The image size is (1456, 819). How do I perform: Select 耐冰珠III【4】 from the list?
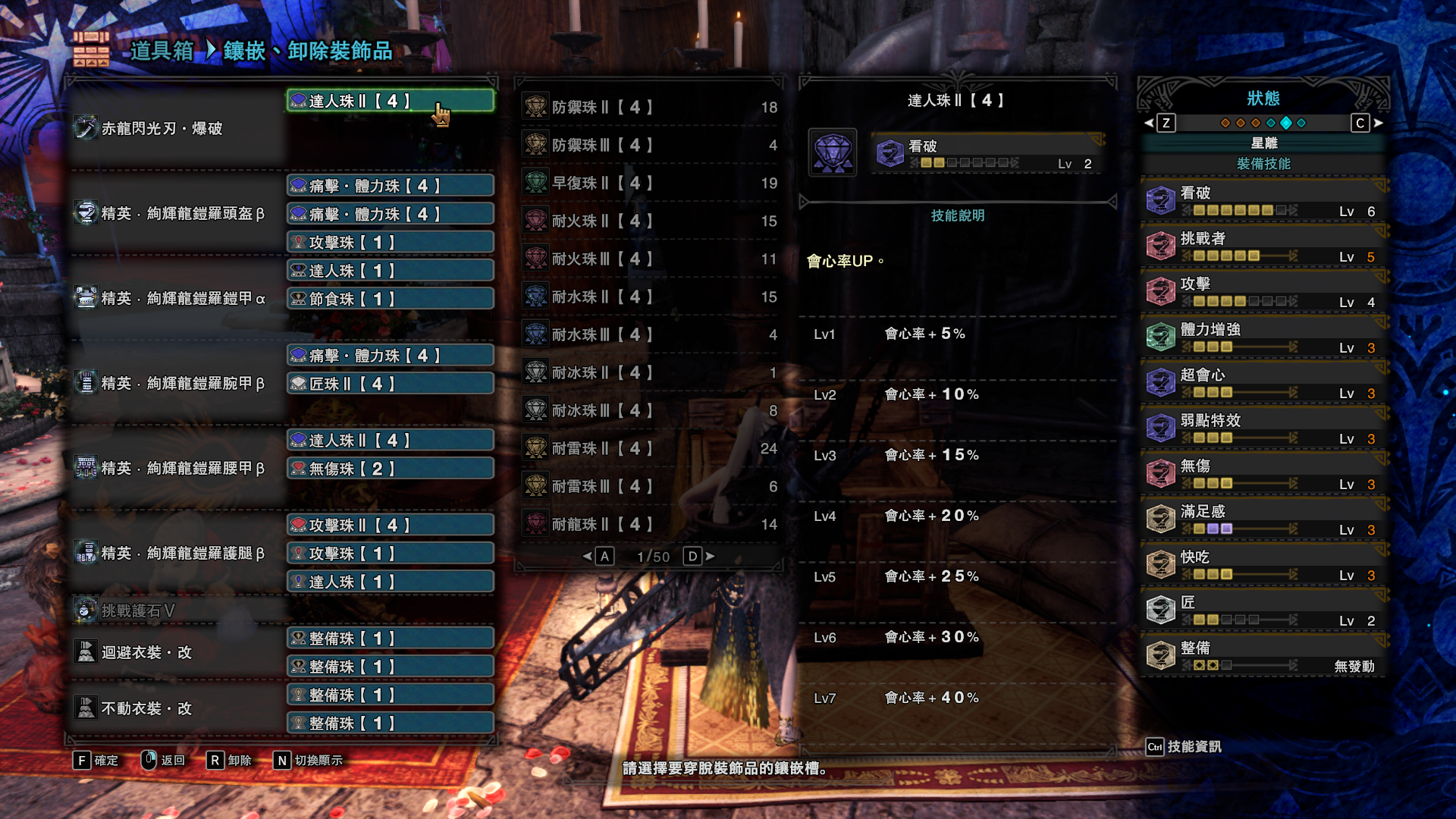pyautogui.click(x=649, y=410)
